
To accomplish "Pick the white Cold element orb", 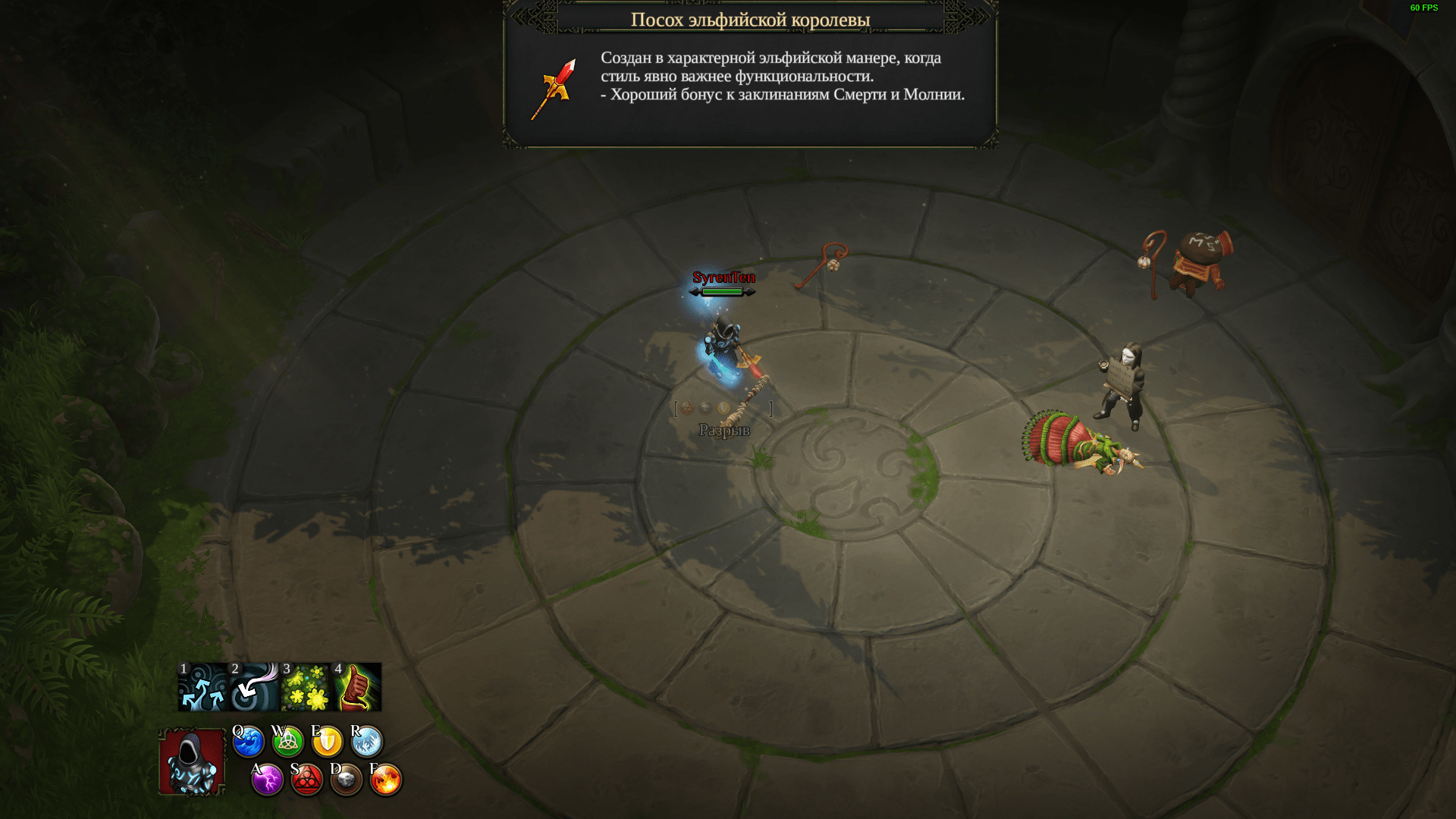I will coord(367,742).
